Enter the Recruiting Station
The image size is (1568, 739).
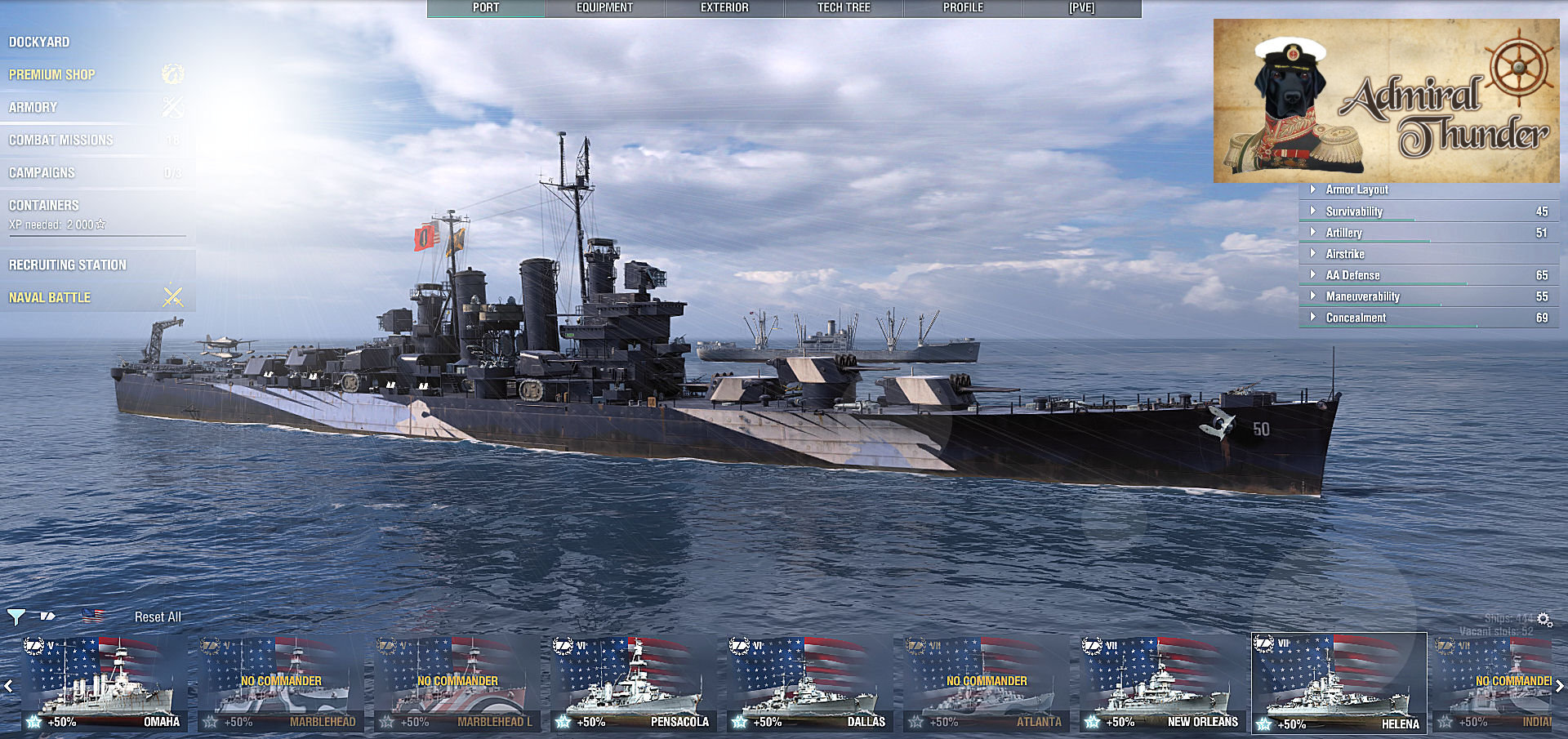68,265
